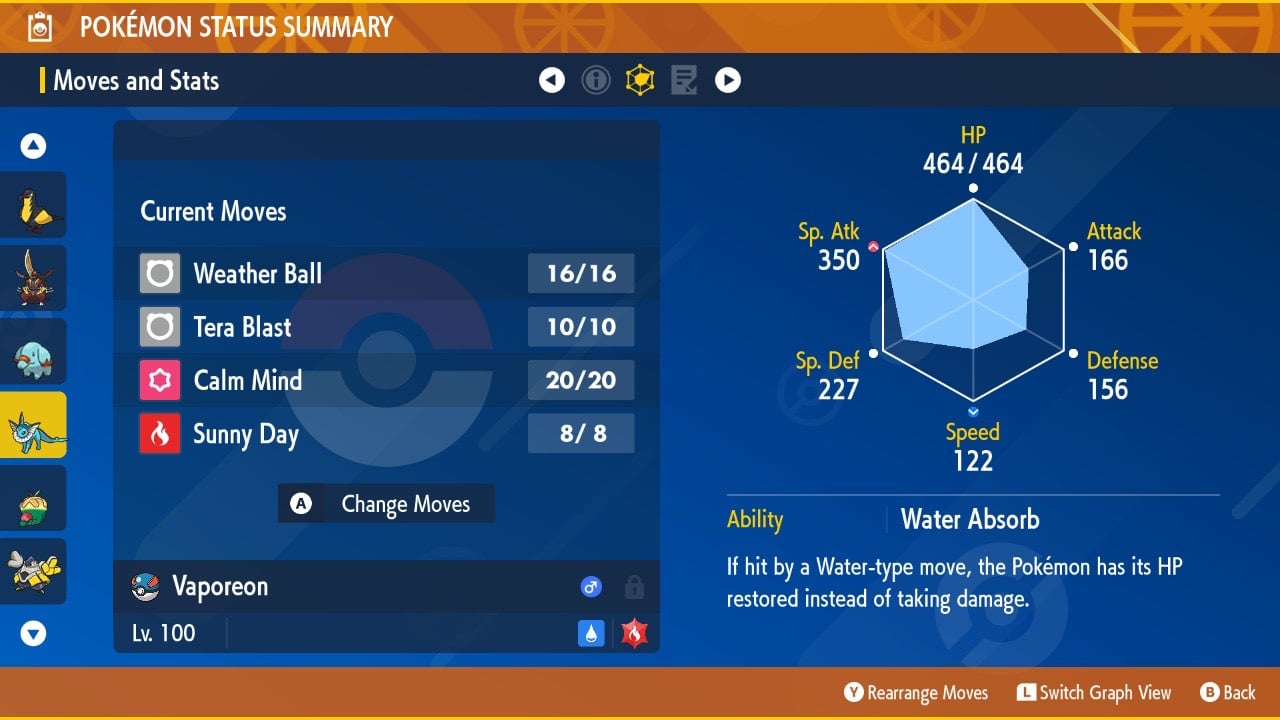
Task: Click the Moves and Stats tab label
Action: tap(136, 81)
